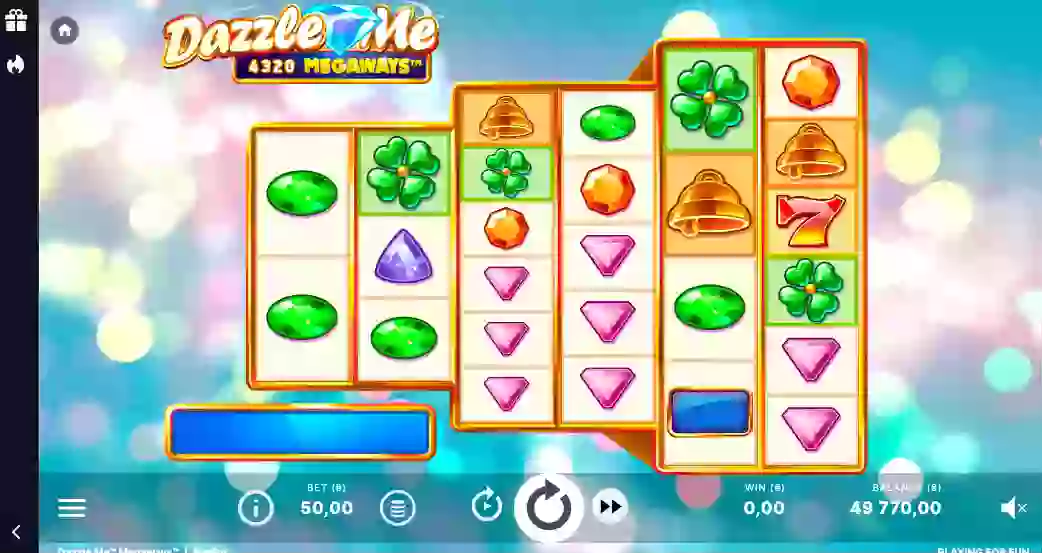
Task: Open the hamburger menu
Action: pos(72,508)
